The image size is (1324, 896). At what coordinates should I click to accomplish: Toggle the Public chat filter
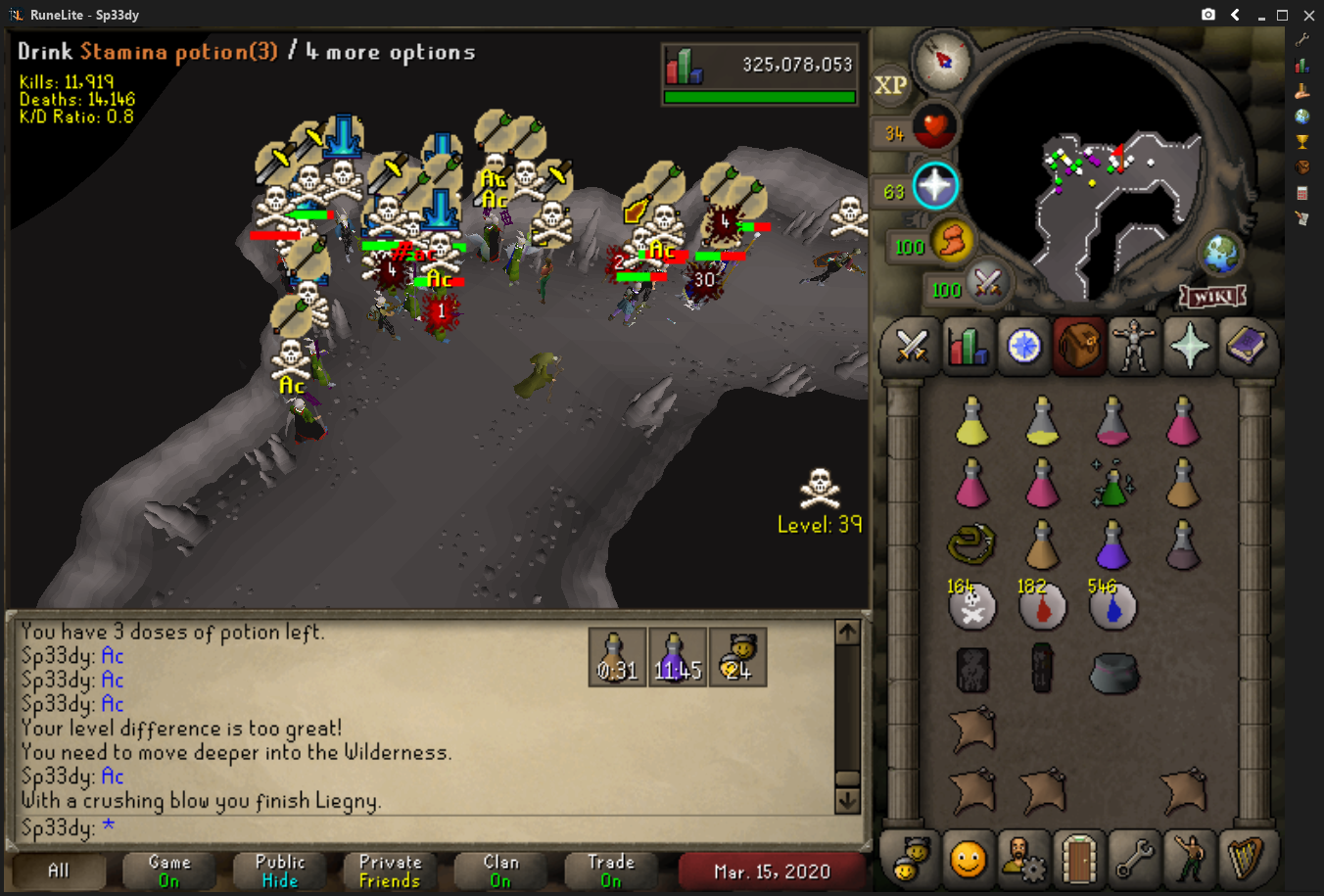pyautogui.click(x=280, y=870)
